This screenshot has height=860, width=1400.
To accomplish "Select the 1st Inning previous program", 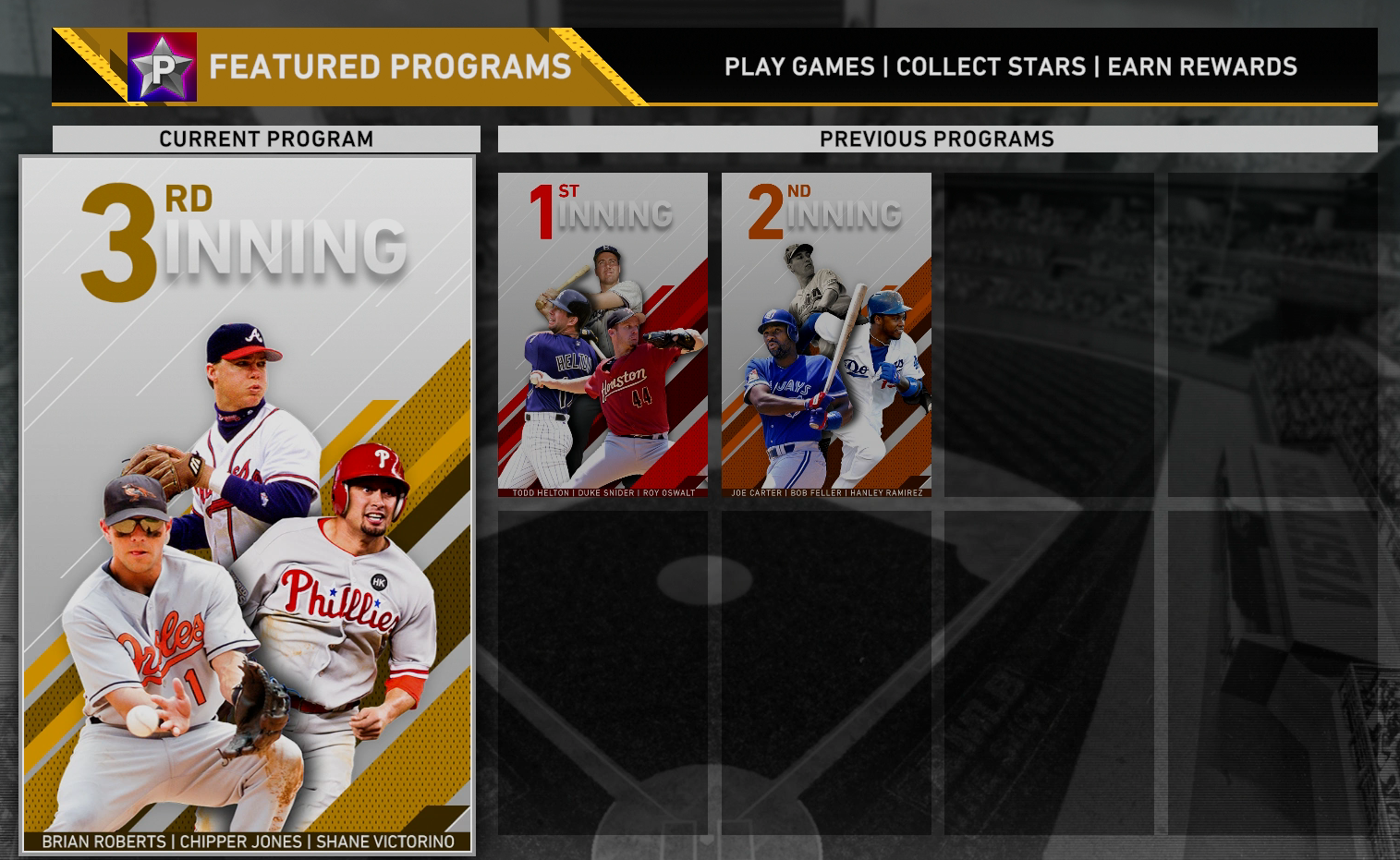I will pyautogui.click(x=603, y=334).
